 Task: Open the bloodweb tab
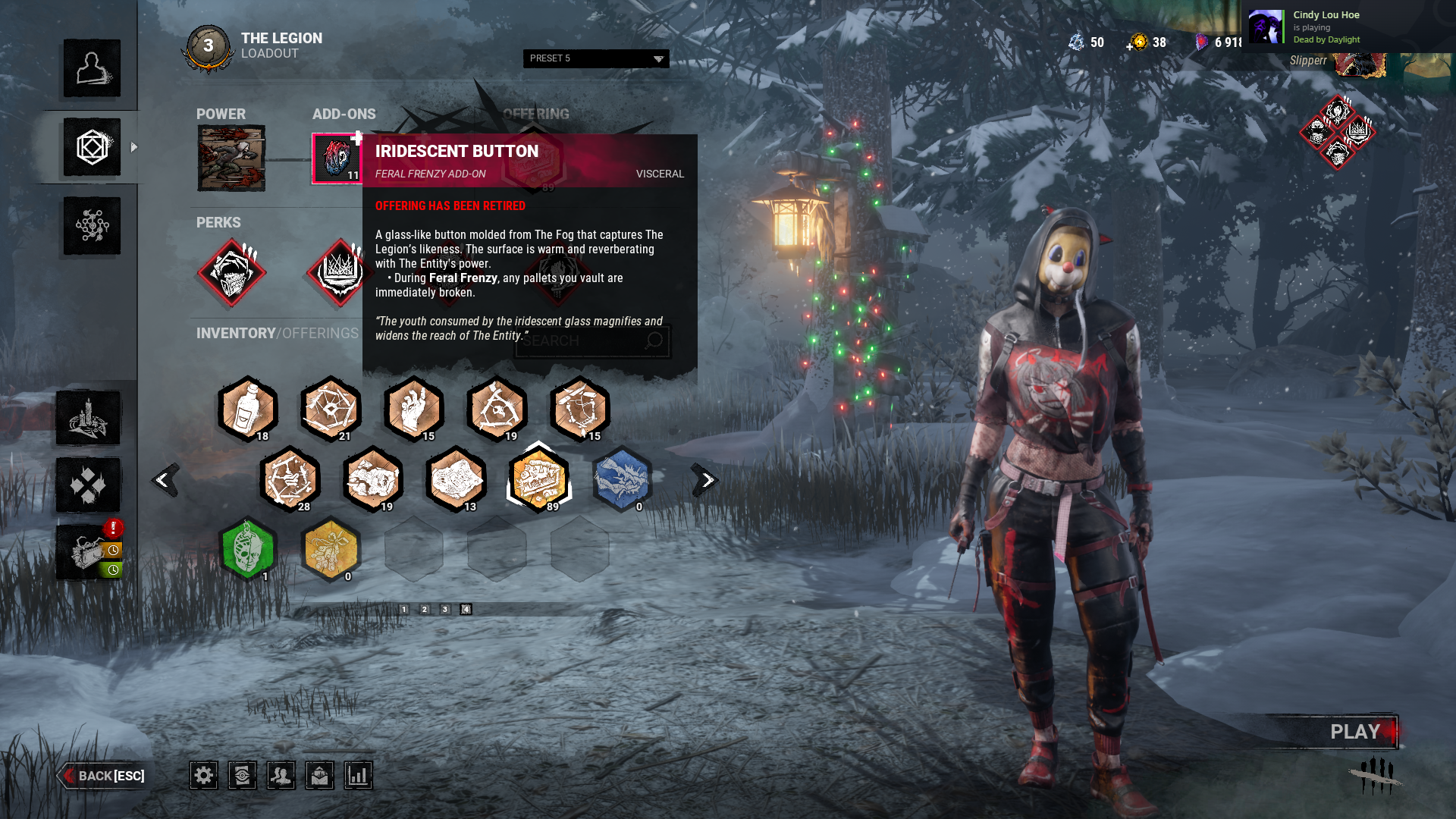92,226
